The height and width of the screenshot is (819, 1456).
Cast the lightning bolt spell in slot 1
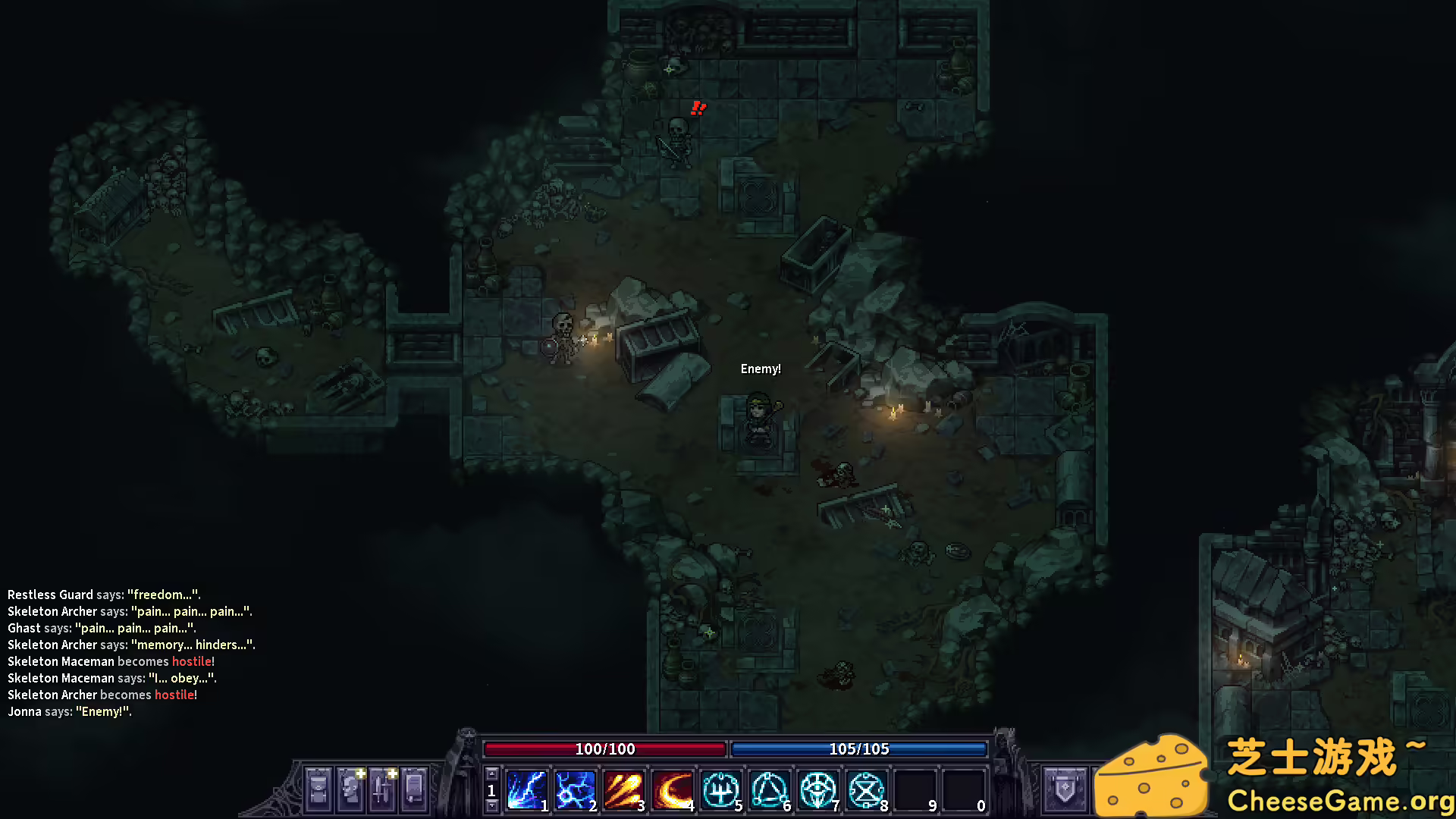click(x=526, y=790)
